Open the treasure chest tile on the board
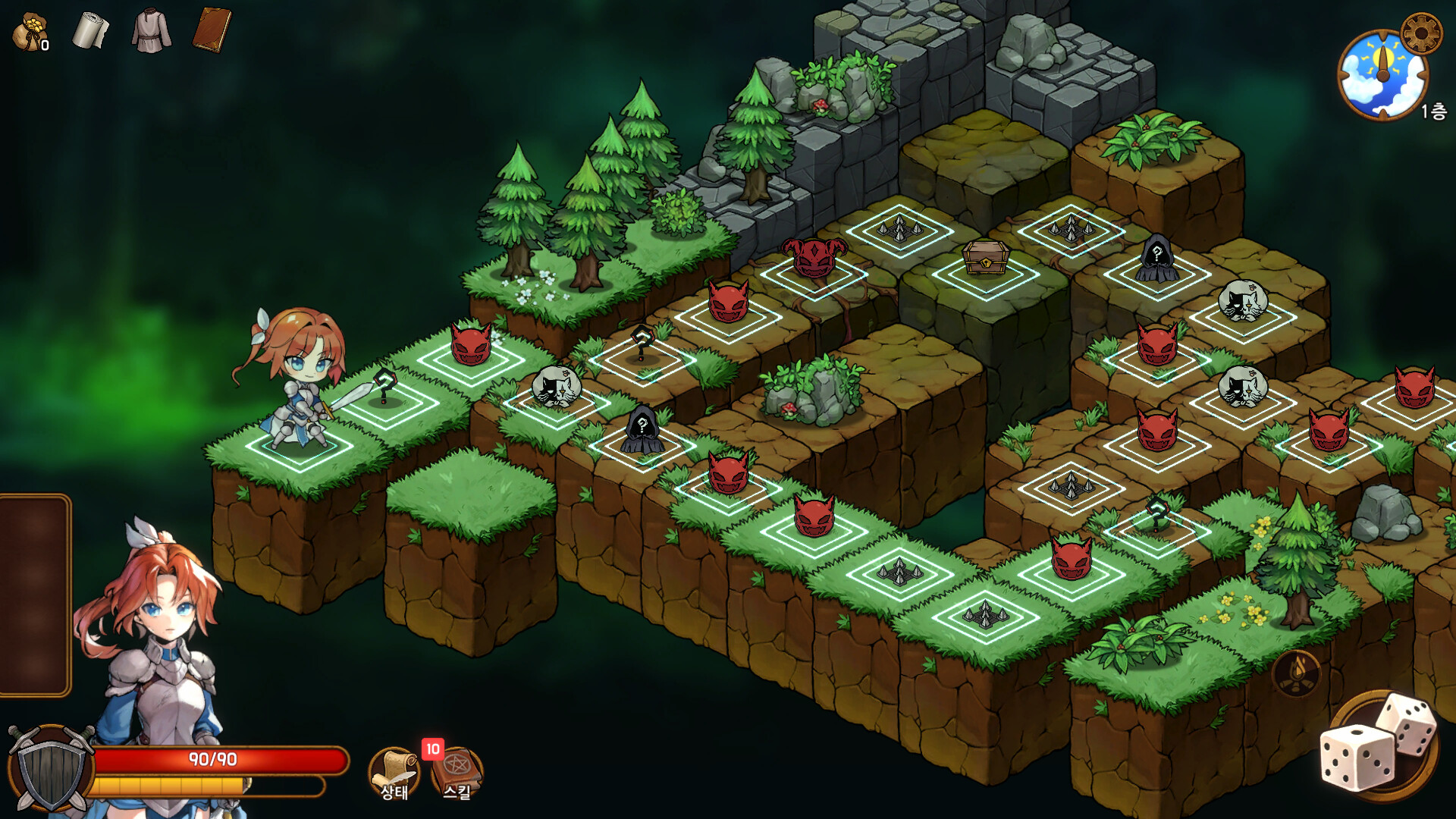The height and width of the screenshot is (819, 1456). pyautogui.click(x=985, y=258)
